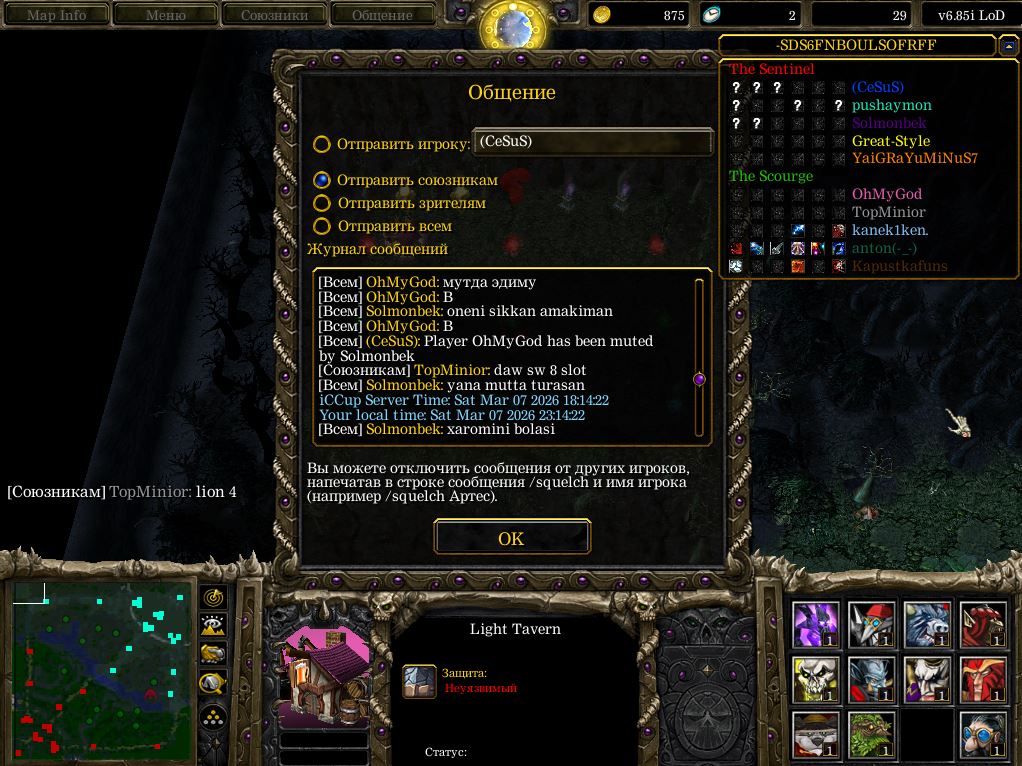Open the (CeSuS) player recipient dropdown
The height and width of the screenshot is (766, 1022).
tap(592, 142)
